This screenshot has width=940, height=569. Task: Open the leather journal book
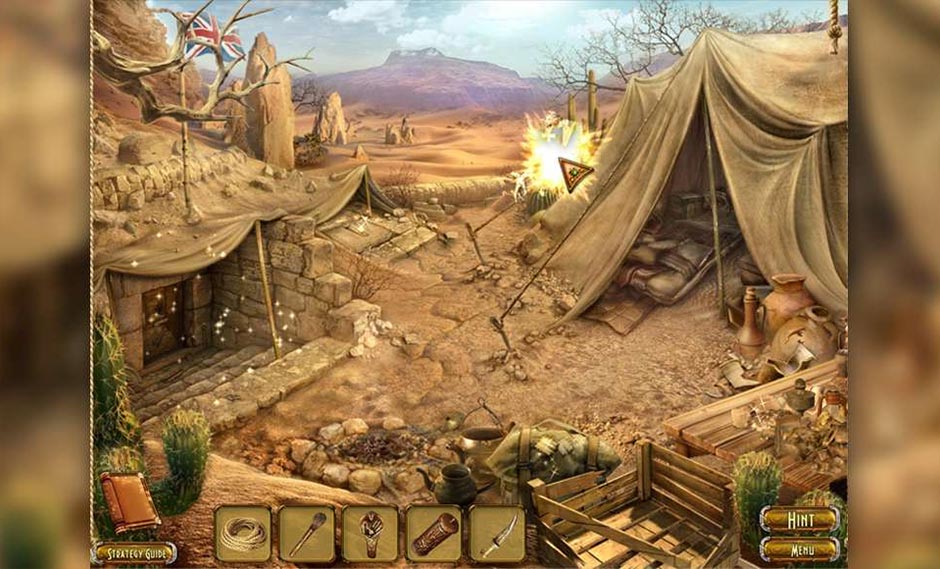coord(129,502)
